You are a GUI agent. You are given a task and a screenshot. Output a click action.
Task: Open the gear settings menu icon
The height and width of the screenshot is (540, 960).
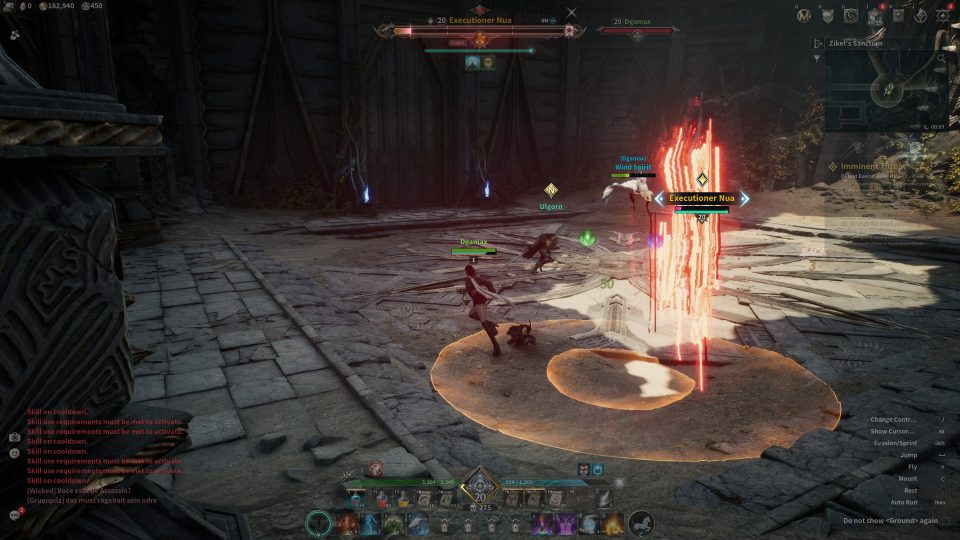(942, 15)
